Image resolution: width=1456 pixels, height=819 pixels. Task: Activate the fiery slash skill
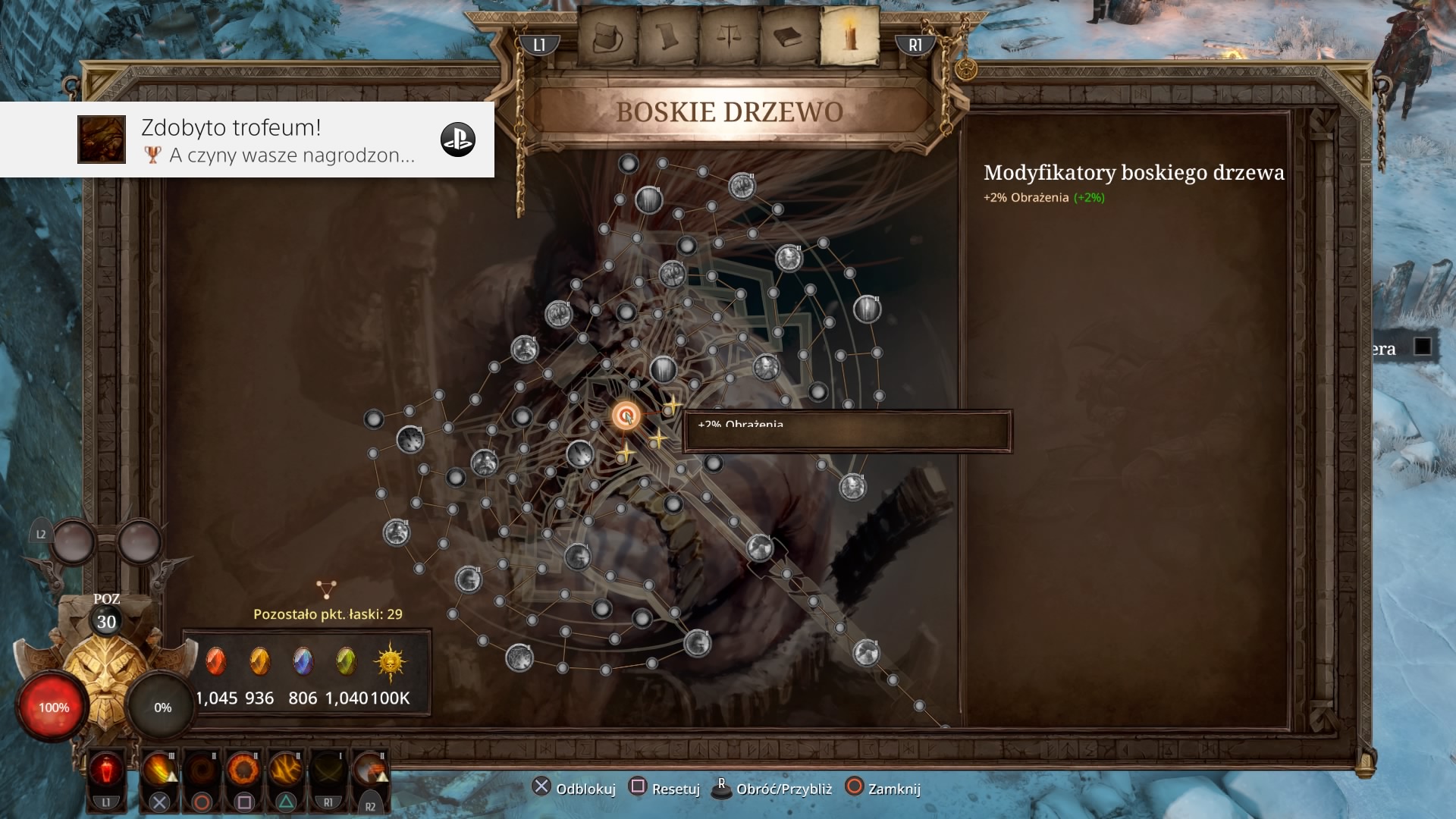click(x=159, y=771)
